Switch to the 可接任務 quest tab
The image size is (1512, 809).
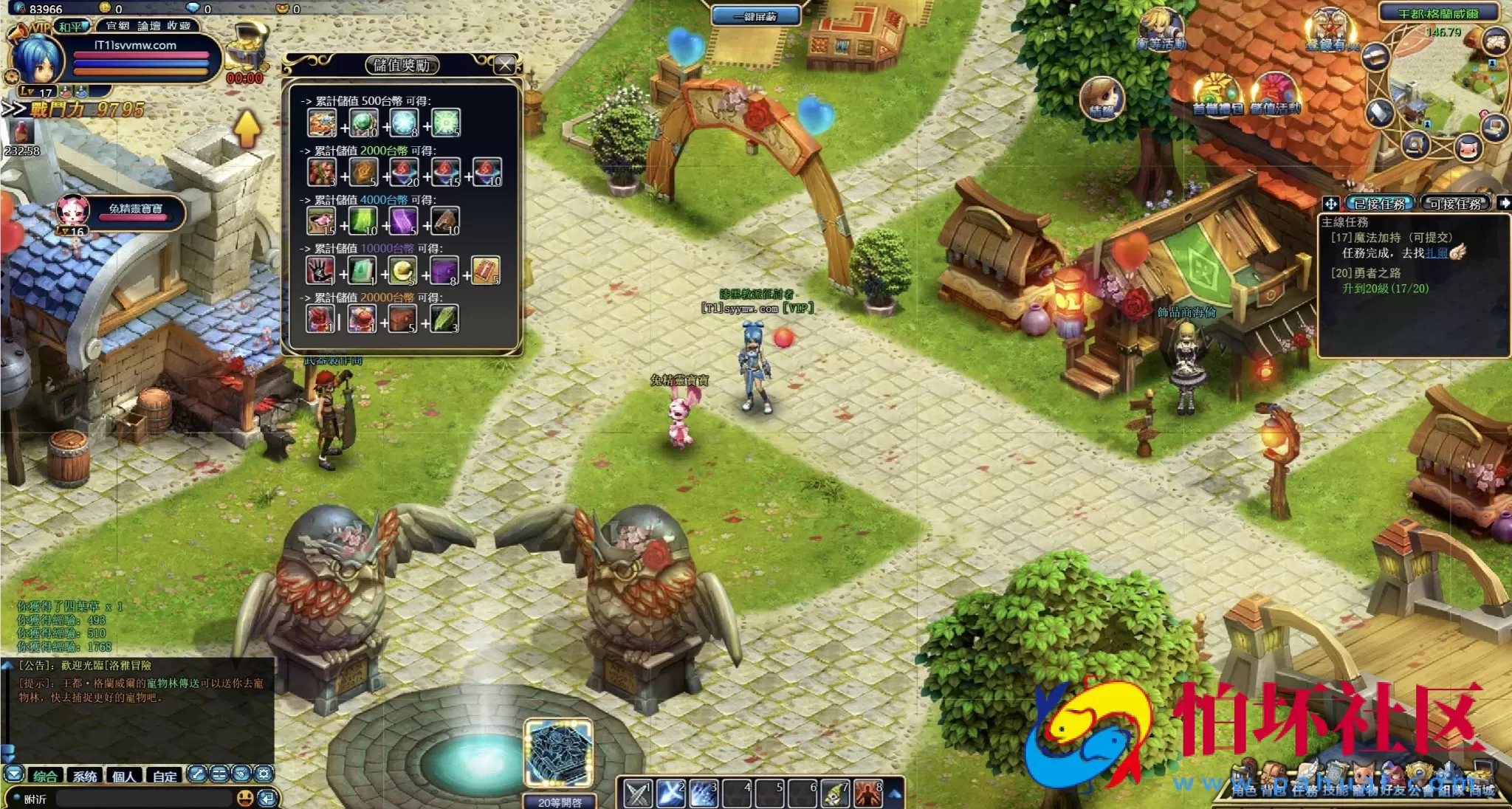1454,204
